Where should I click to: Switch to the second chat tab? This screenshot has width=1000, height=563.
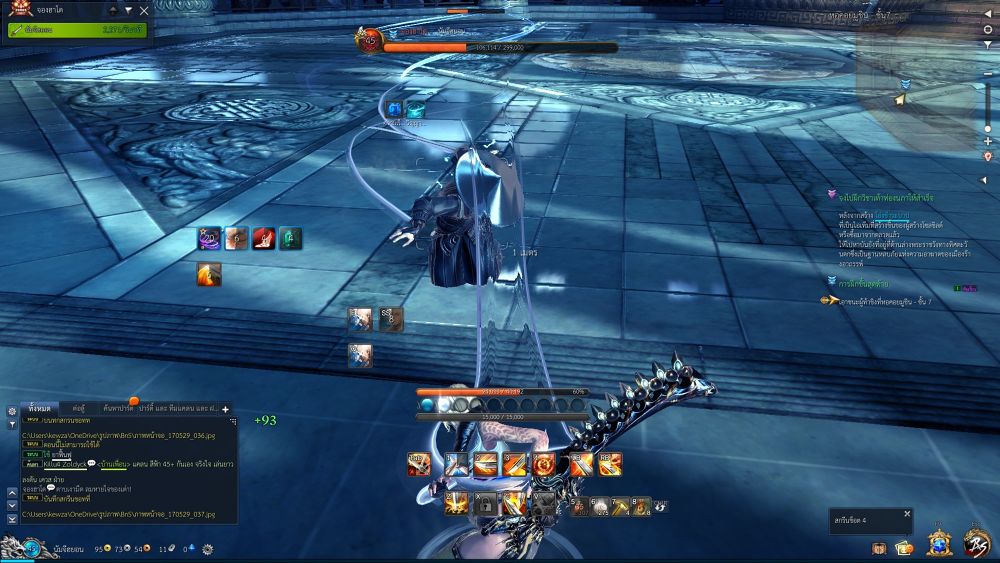click(x=77, y=409)
